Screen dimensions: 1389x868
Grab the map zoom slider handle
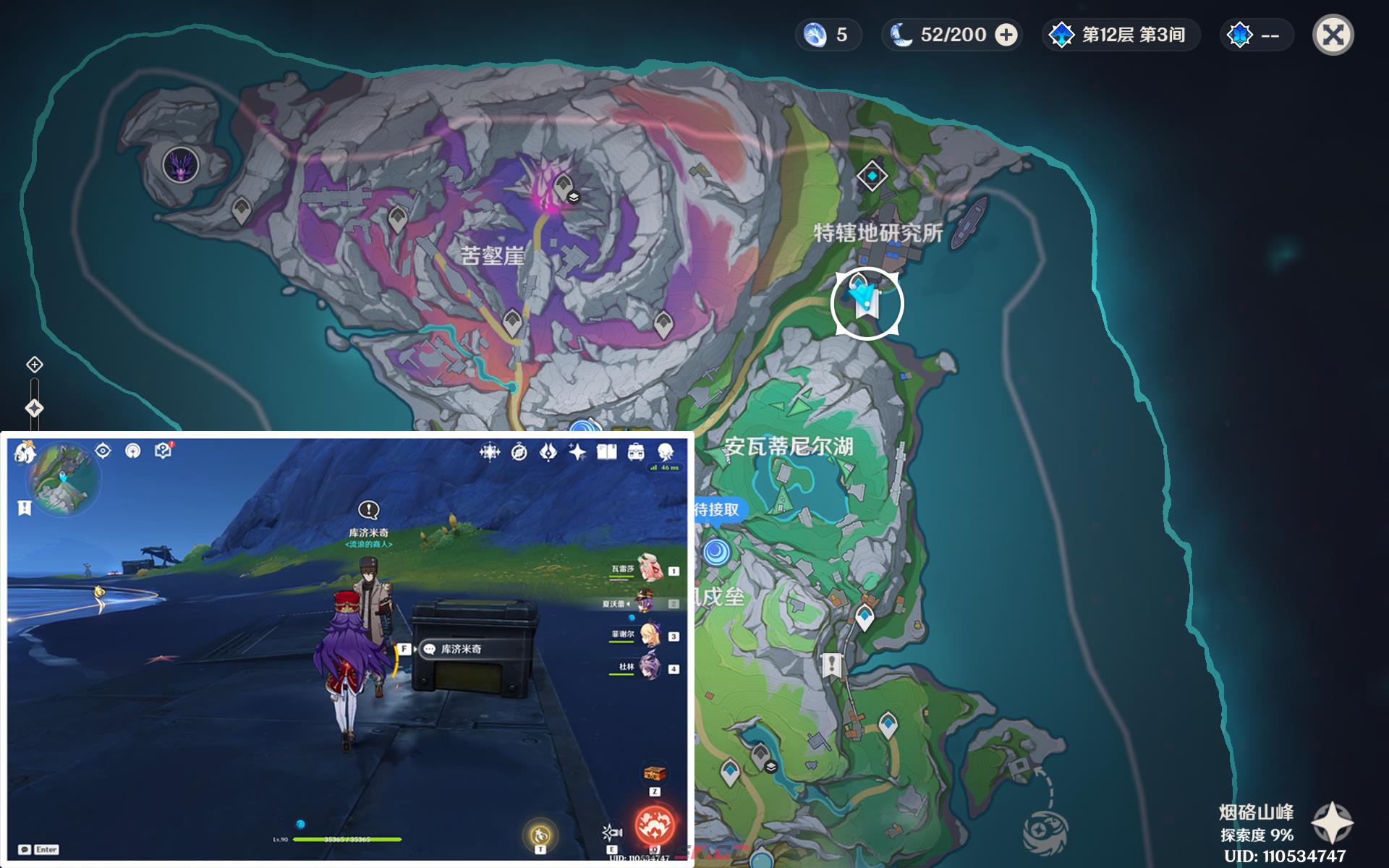click(x=34, y=408)
